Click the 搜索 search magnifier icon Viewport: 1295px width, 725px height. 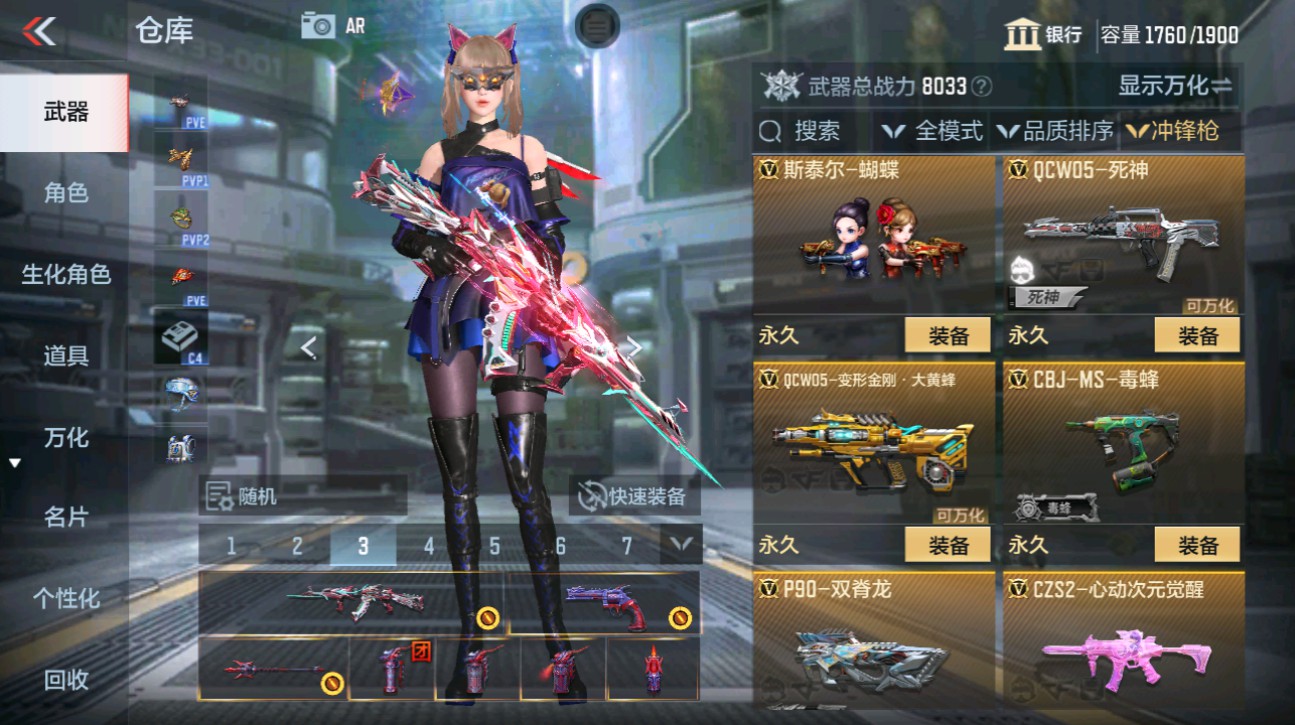pyautogui.click(x=769, y=130)
